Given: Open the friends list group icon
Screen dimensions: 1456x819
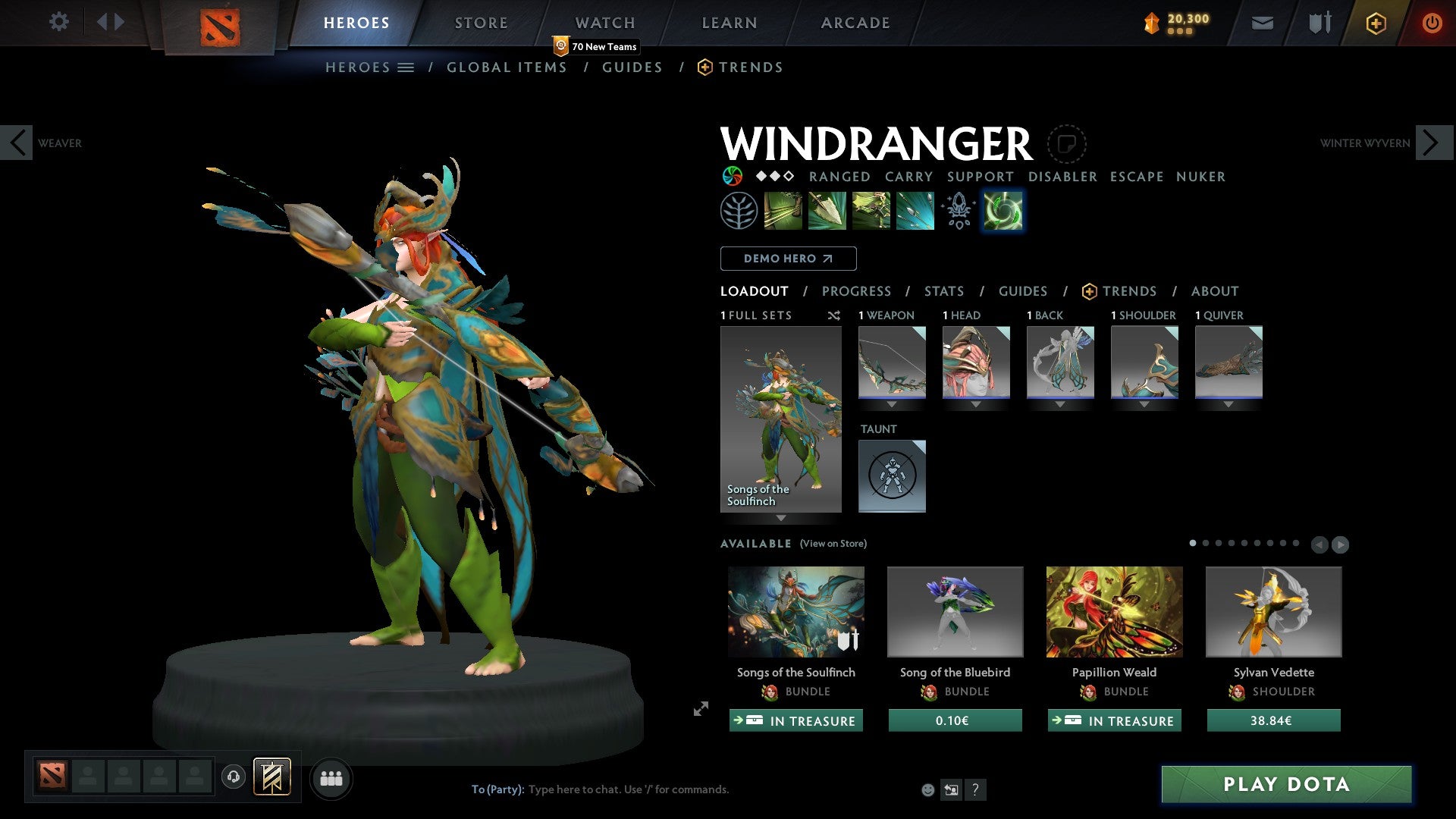Looking at the screenshot, I should click(331, 778).
